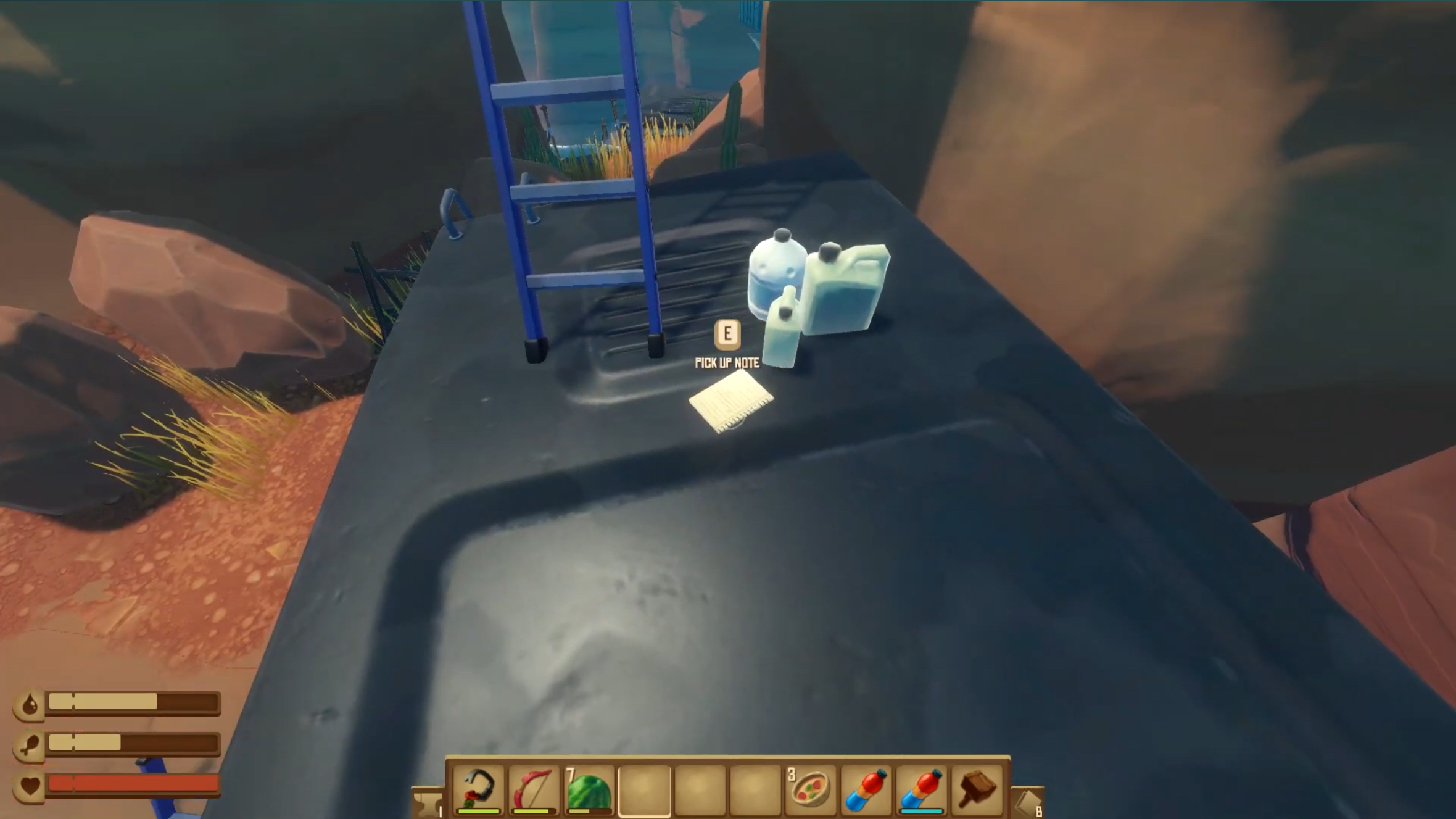Image resolution: width=1456 pixels, height=819 pixels.
Task: Click the red health bar
Action: pyautogui.click(x=133, y=783)
